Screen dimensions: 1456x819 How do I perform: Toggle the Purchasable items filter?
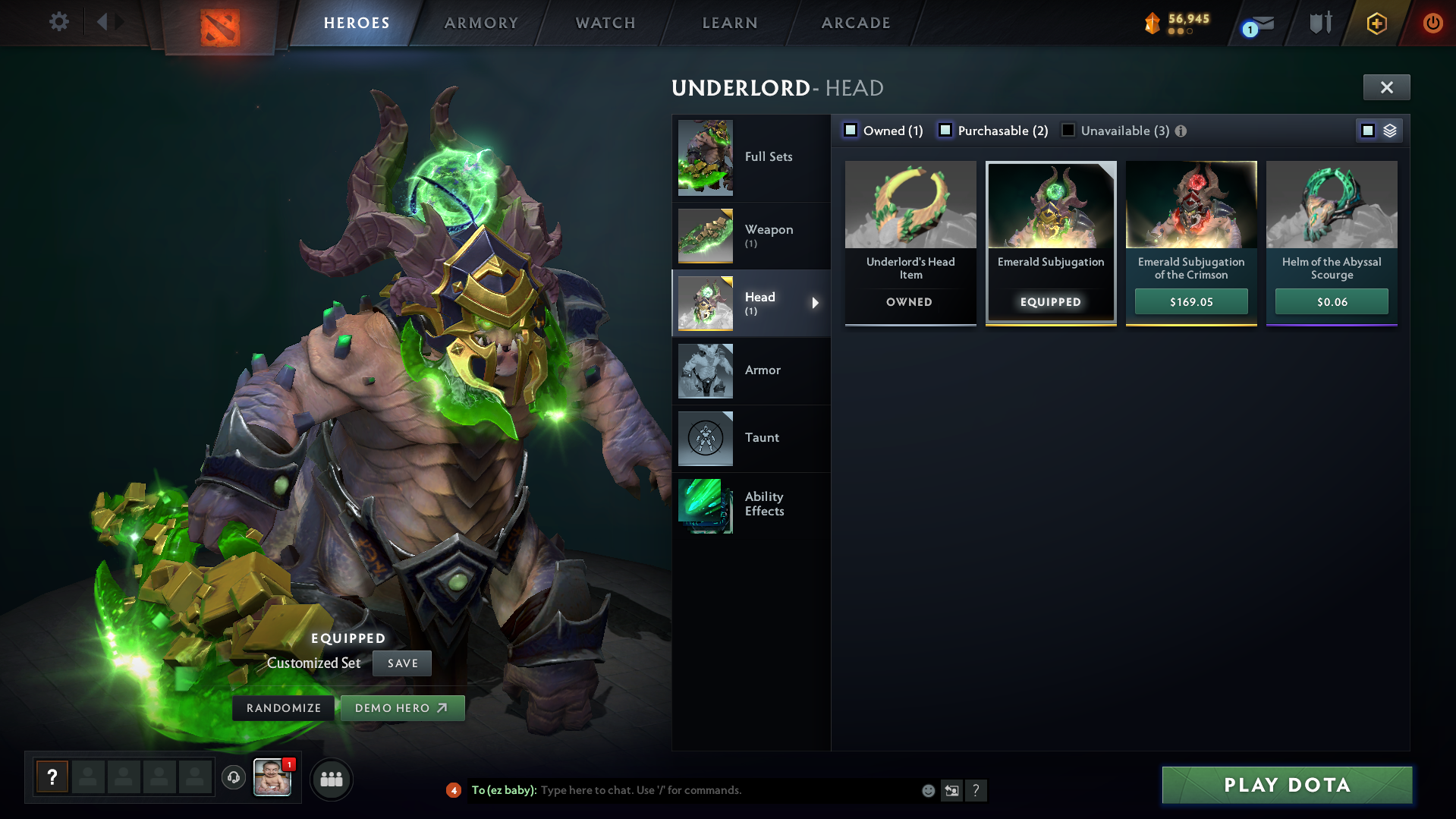(945, 131)
